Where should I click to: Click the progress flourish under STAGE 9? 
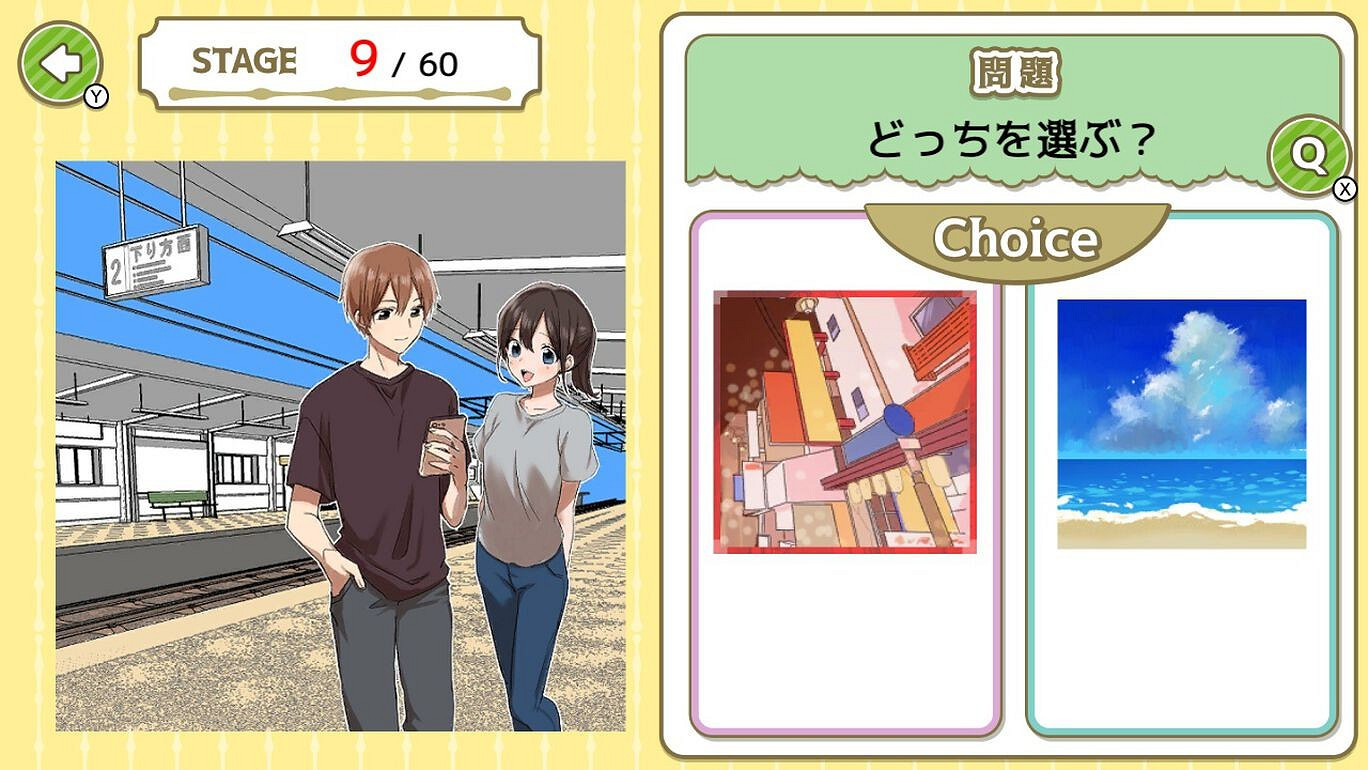click(338, 95)
